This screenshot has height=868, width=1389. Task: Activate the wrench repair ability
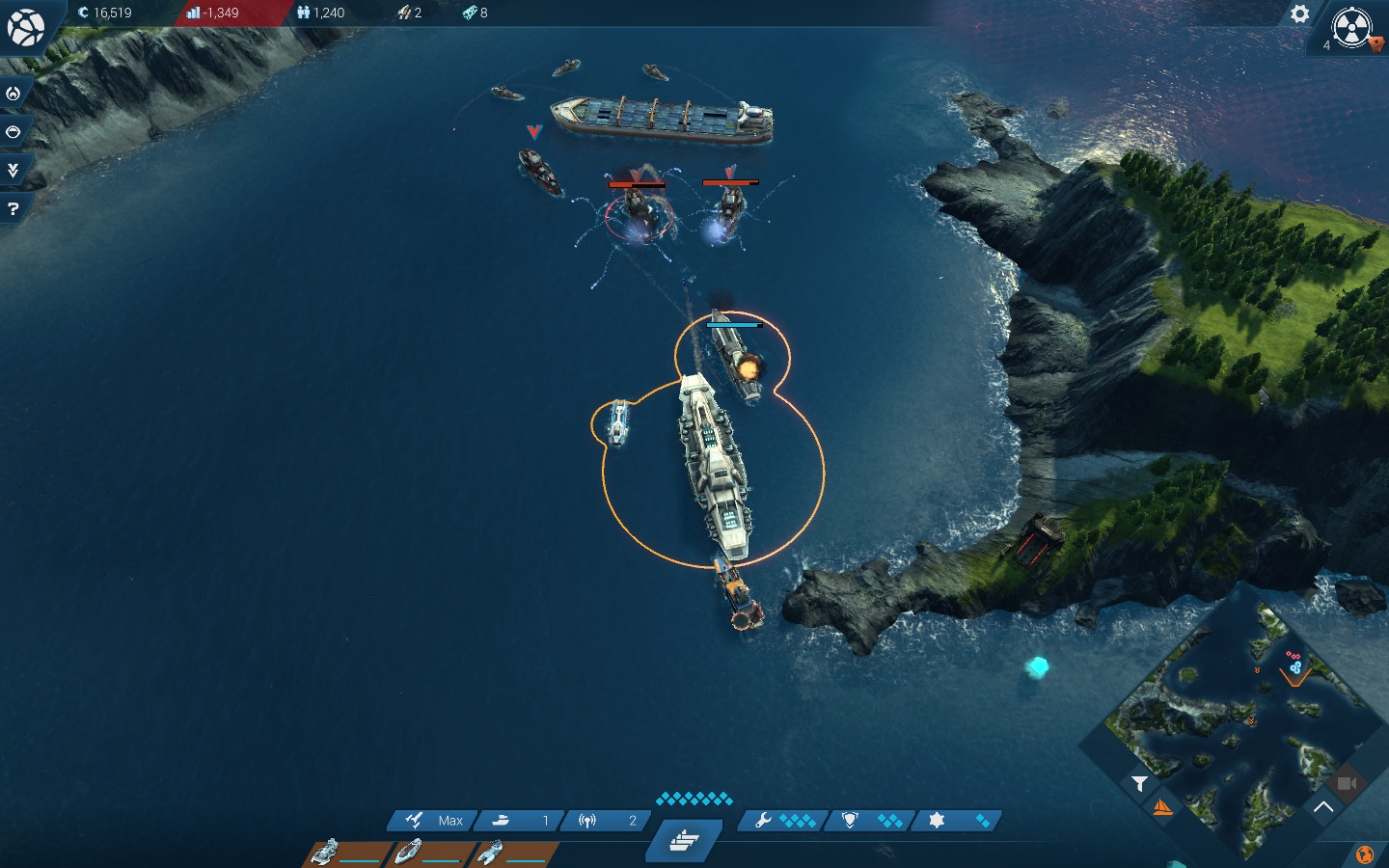[x=783, y=821]
